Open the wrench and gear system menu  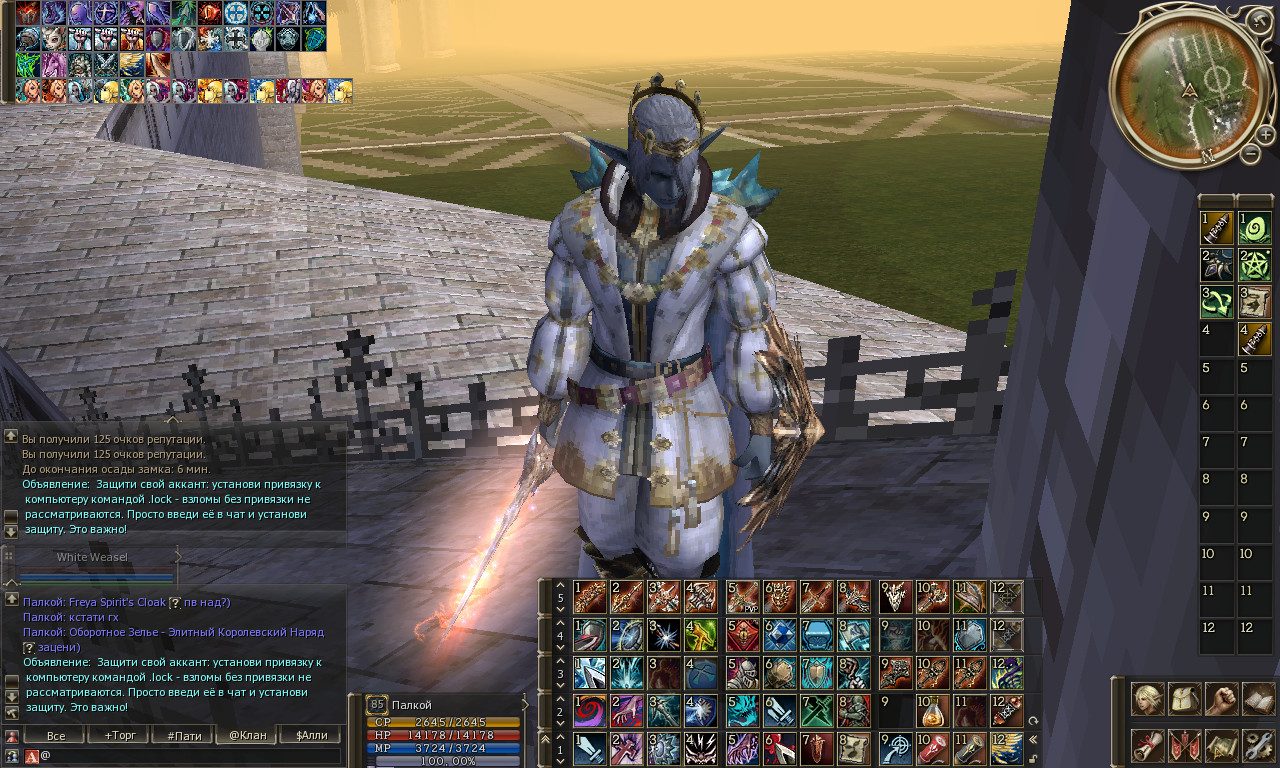click(x=1258, y=745)
